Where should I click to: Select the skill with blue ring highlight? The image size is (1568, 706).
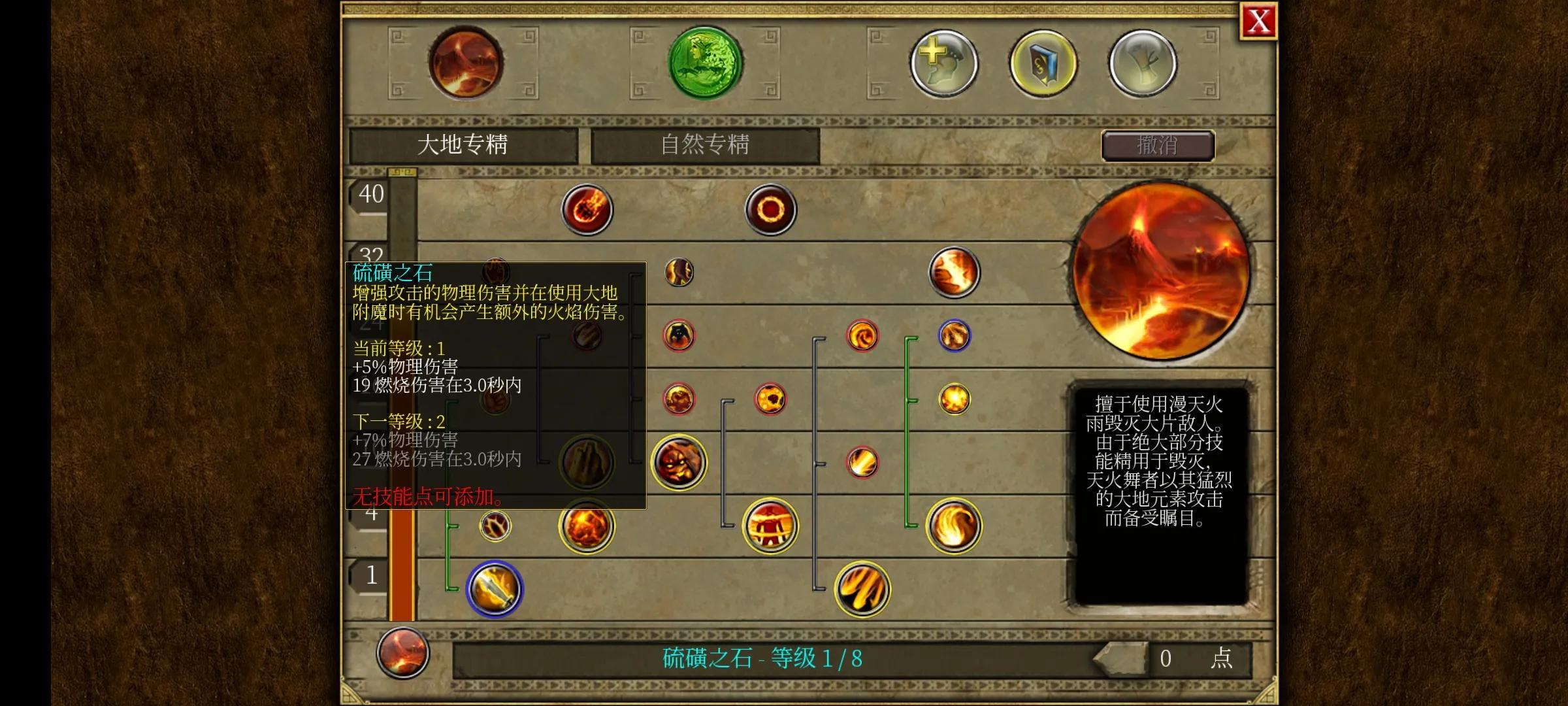tap(953, 335)
